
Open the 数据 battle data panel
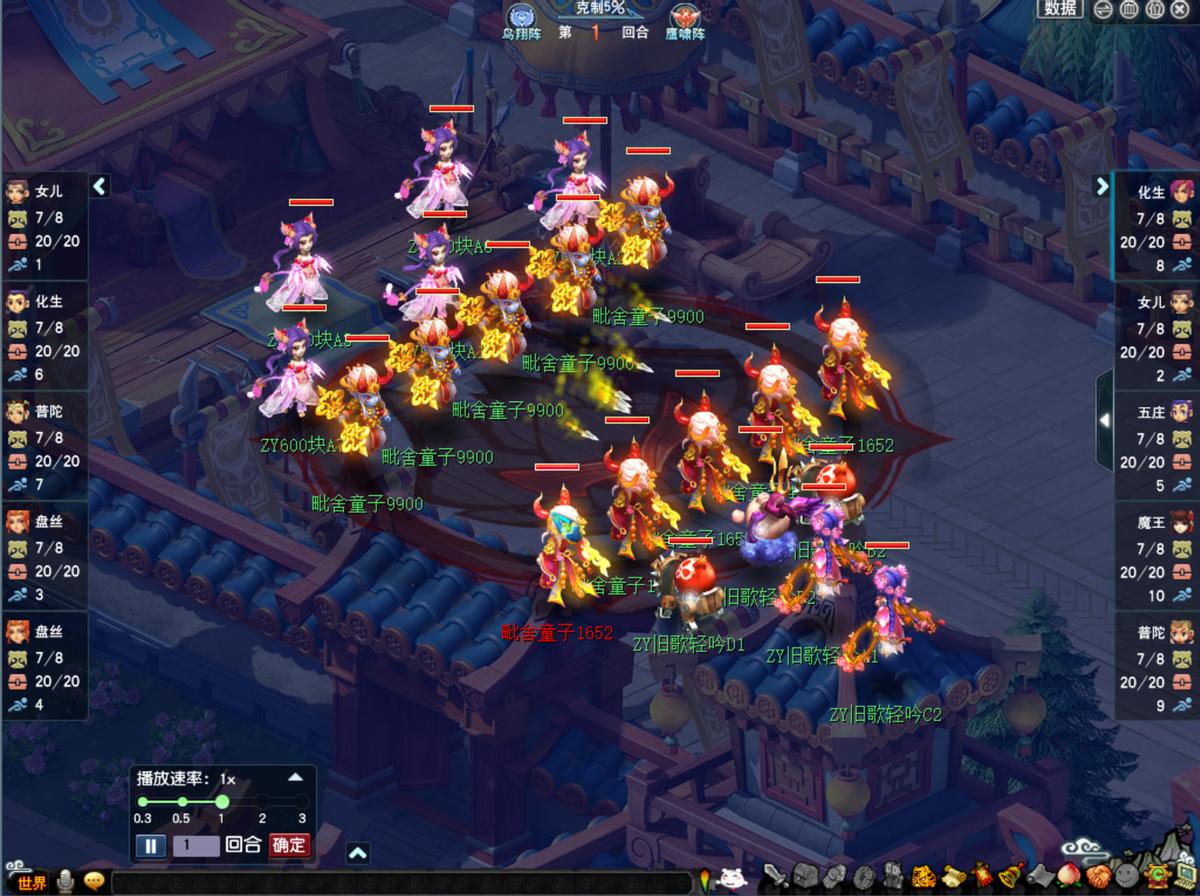pos(1060,9)
